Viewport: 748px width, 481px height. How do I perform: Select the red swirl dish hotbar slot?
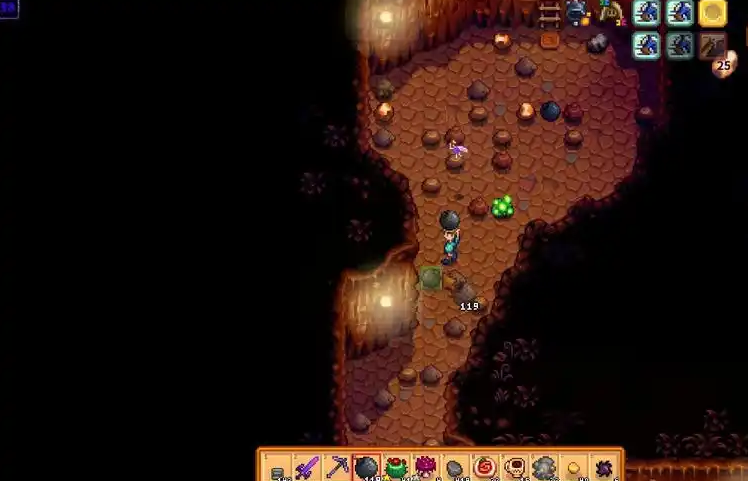(x=485, y=467)
